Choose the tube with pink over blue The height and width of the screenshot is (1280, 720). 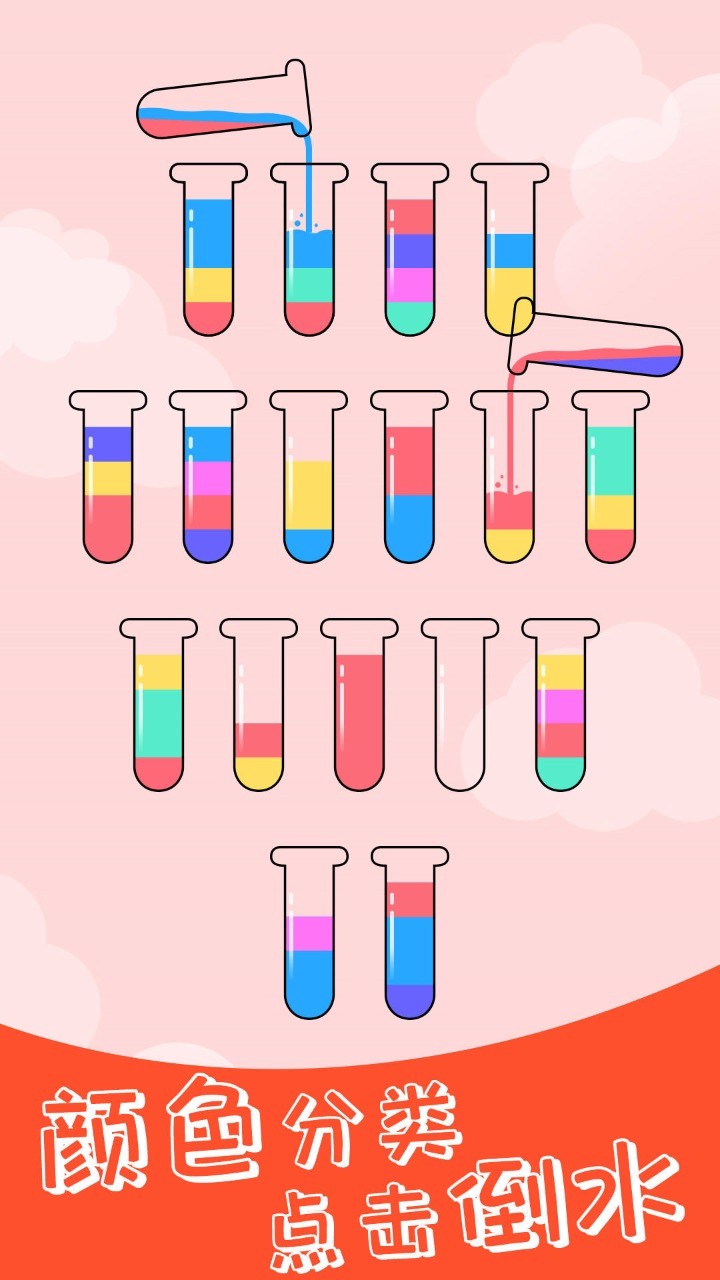point(309,940)
